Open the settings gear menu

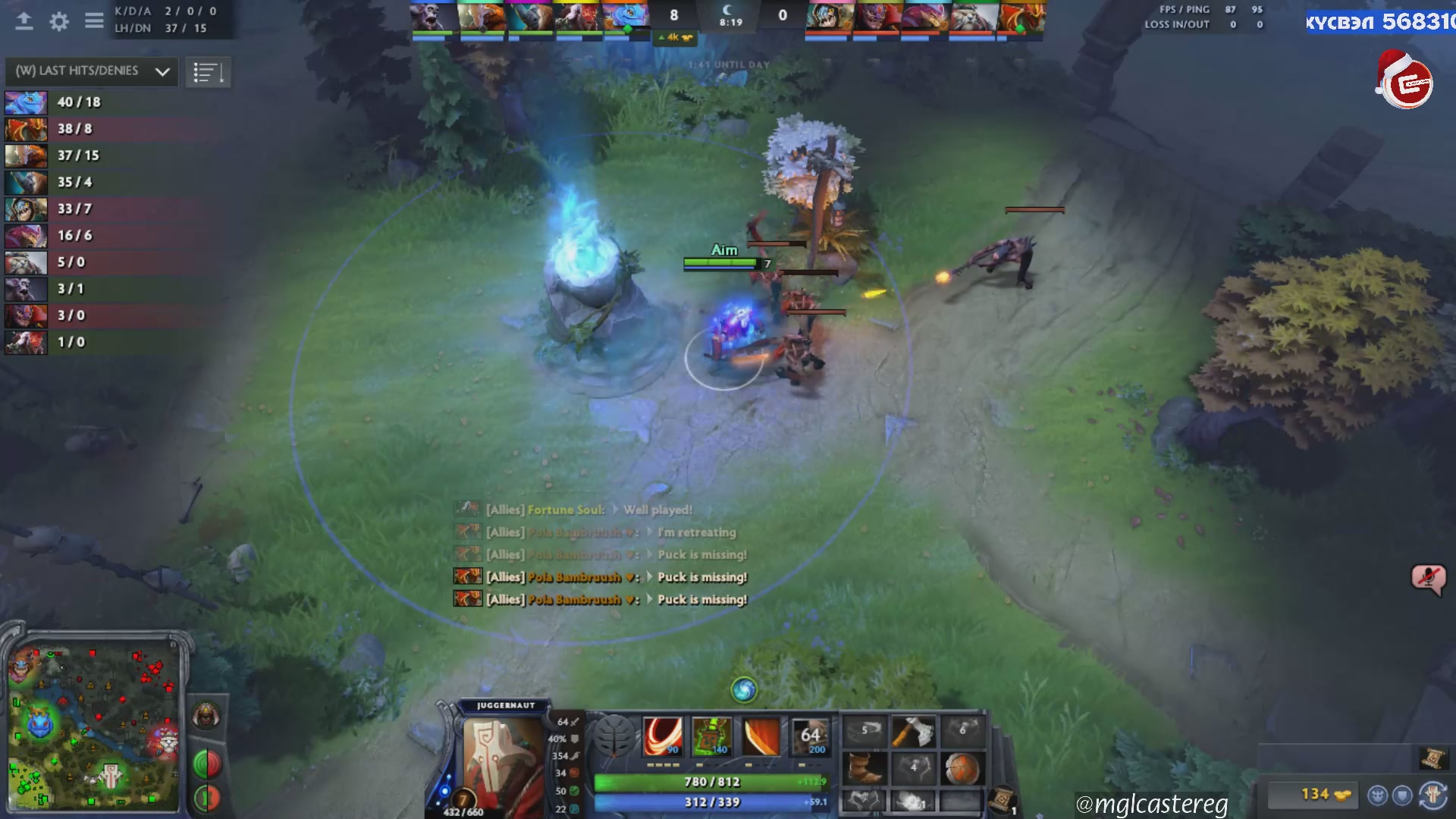coord(59,21)
